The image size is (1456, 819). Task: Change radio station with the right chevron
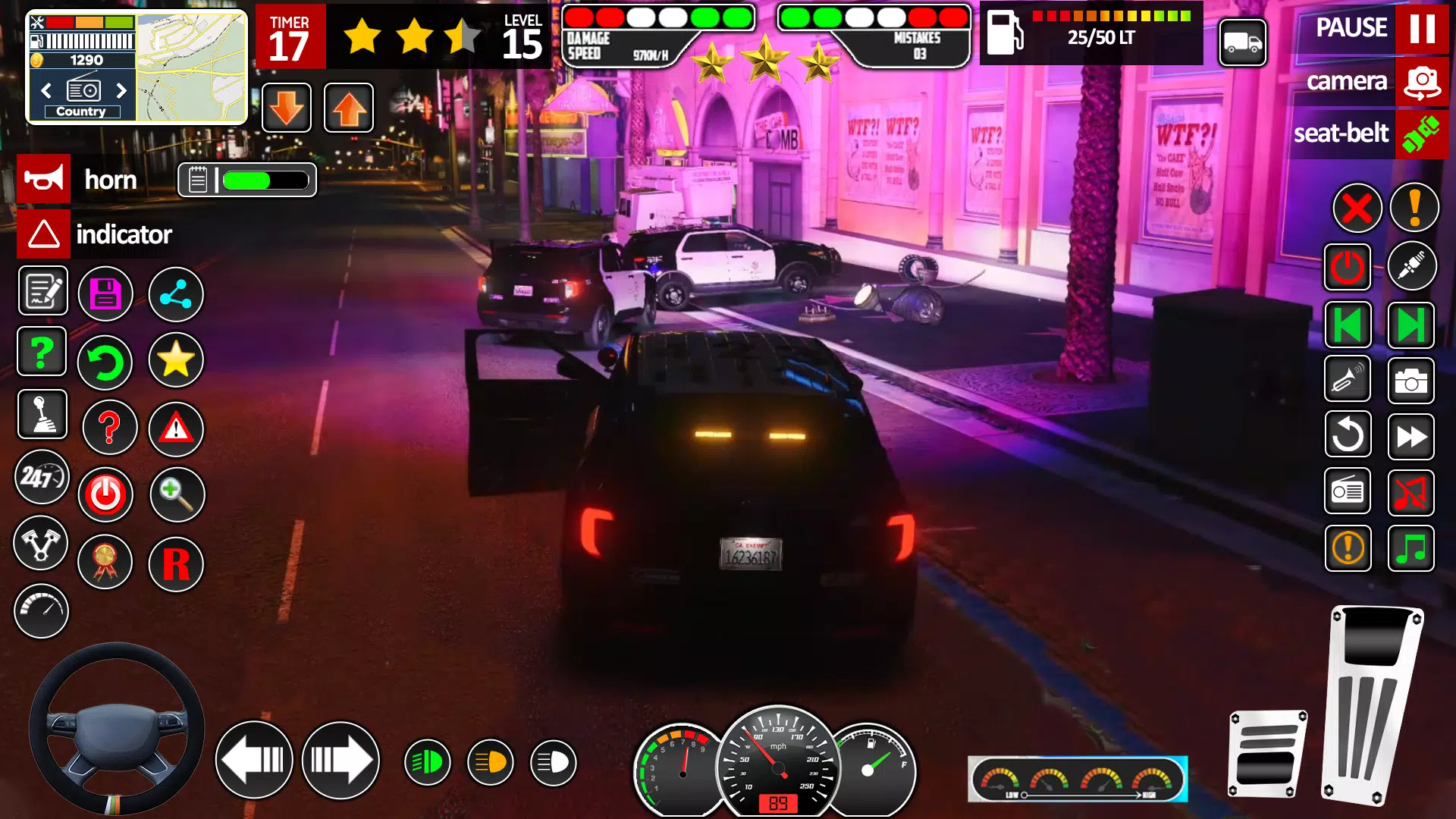click(122, 90)
